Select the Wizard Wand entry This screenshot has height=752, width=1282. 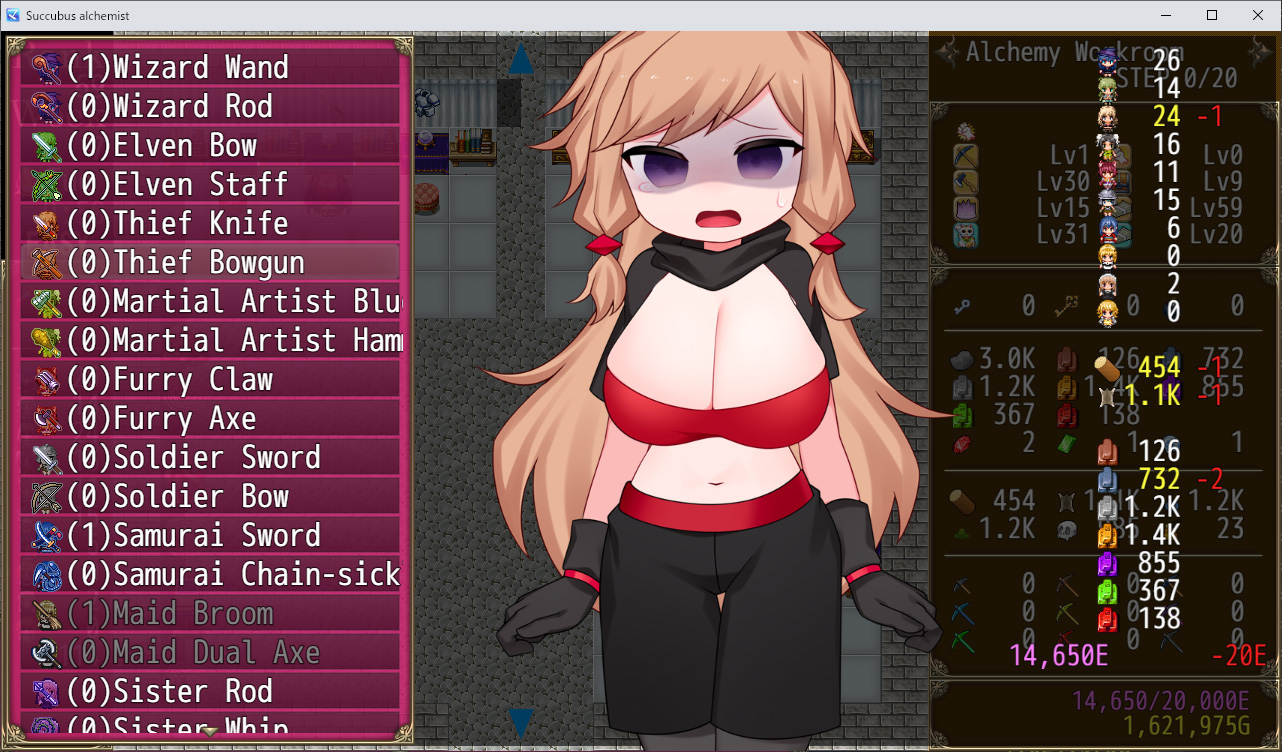tap(210, 67)
